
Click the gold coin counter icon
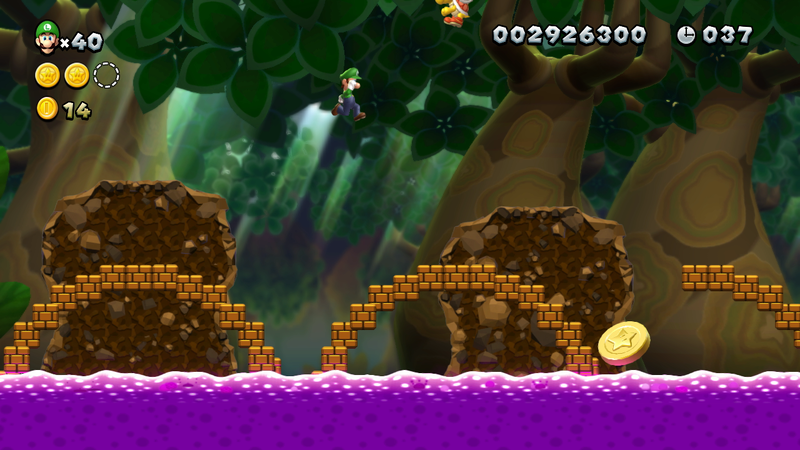[47, 109]
